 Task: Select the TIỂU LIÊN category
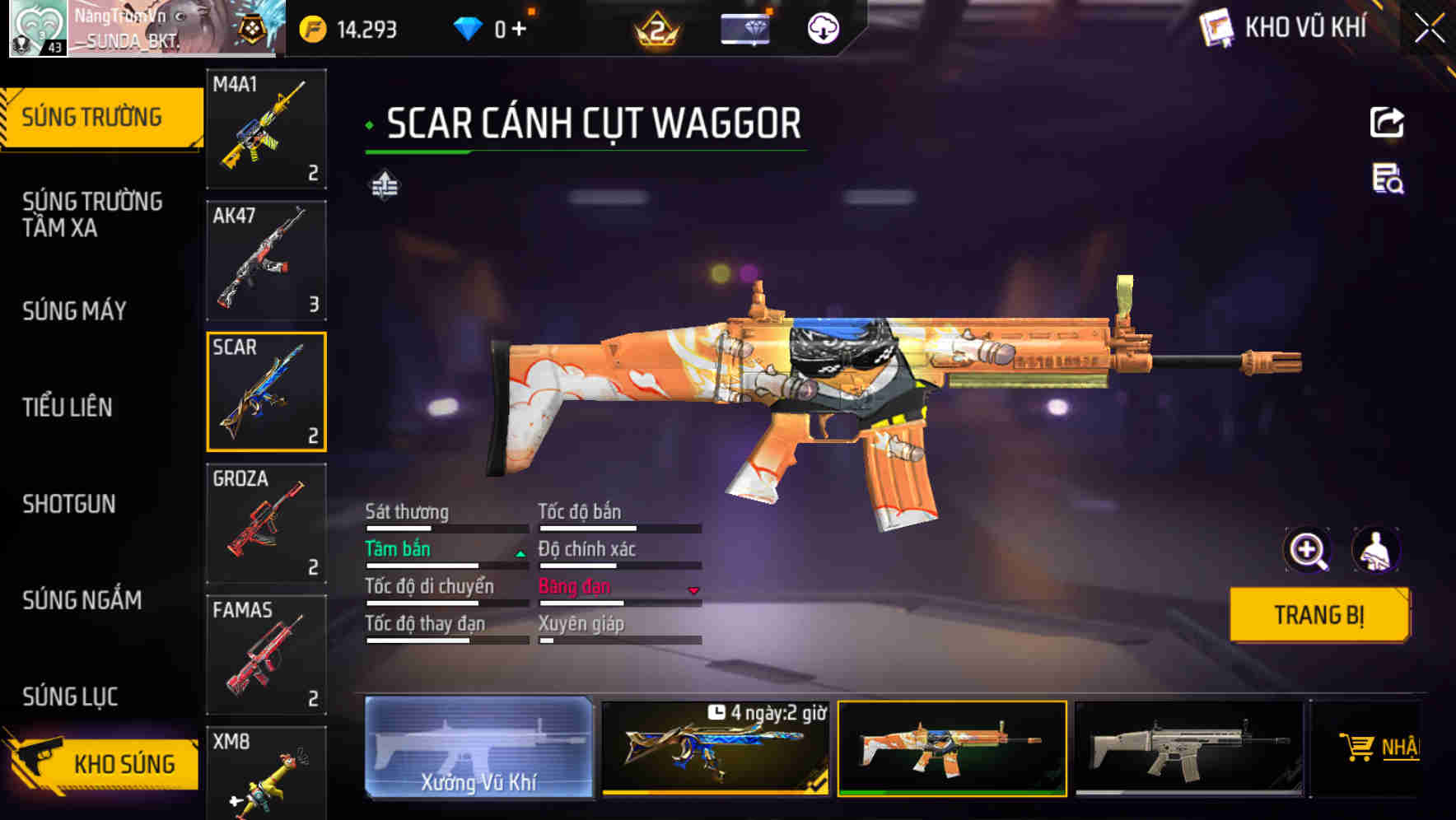[68, 407]
